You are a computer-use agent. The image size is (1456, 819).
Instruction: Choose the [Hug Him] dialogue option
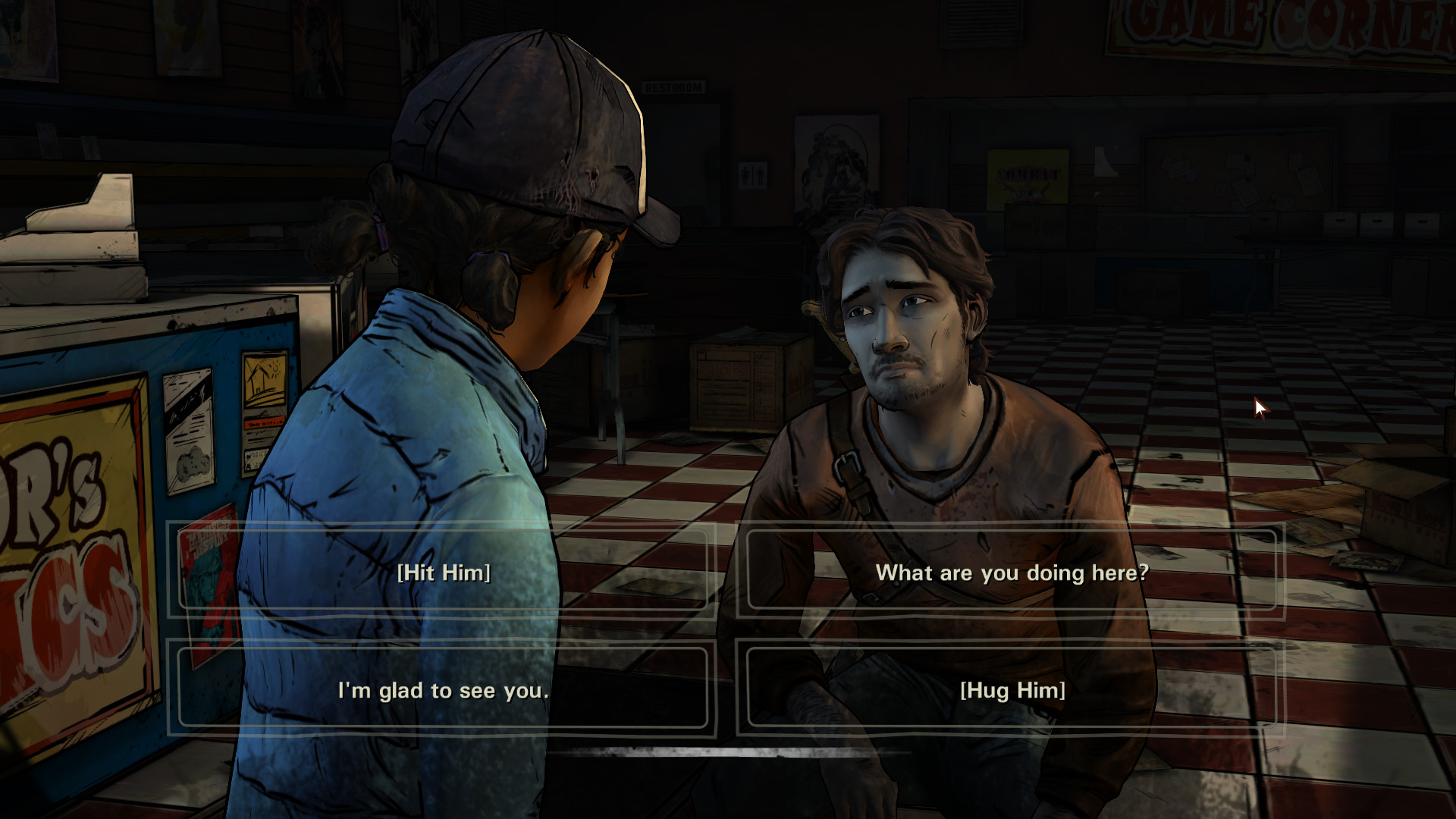pyautogui.click(x=1012, y=689)
